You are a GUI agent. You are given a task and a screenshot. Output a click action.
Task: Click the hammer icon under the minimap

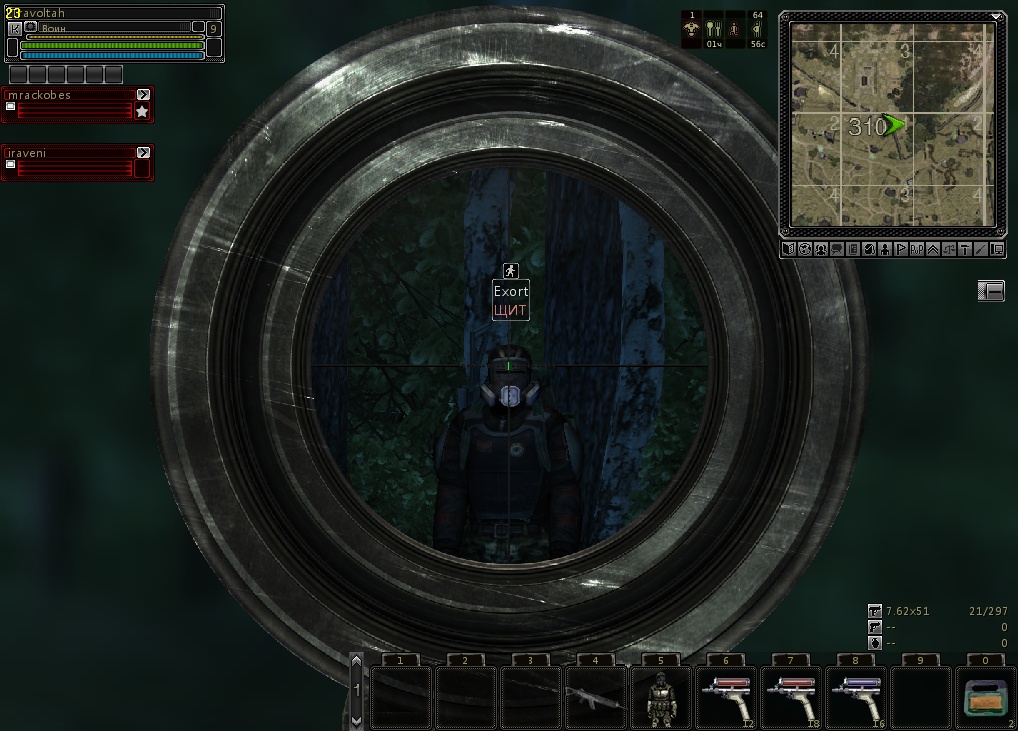(965, 249)
